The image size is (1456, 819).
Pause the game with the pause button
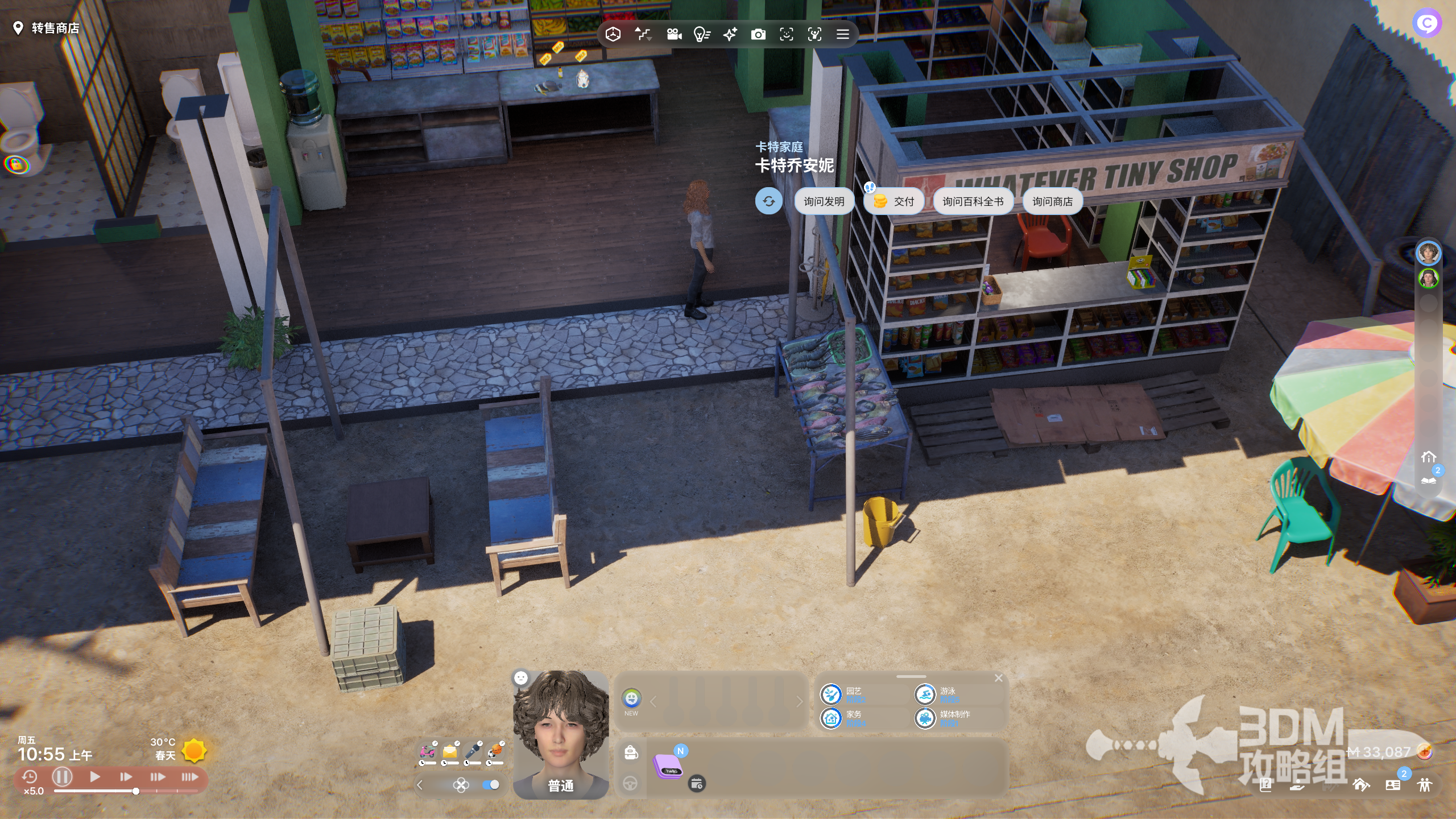click(x=62, y=776)
